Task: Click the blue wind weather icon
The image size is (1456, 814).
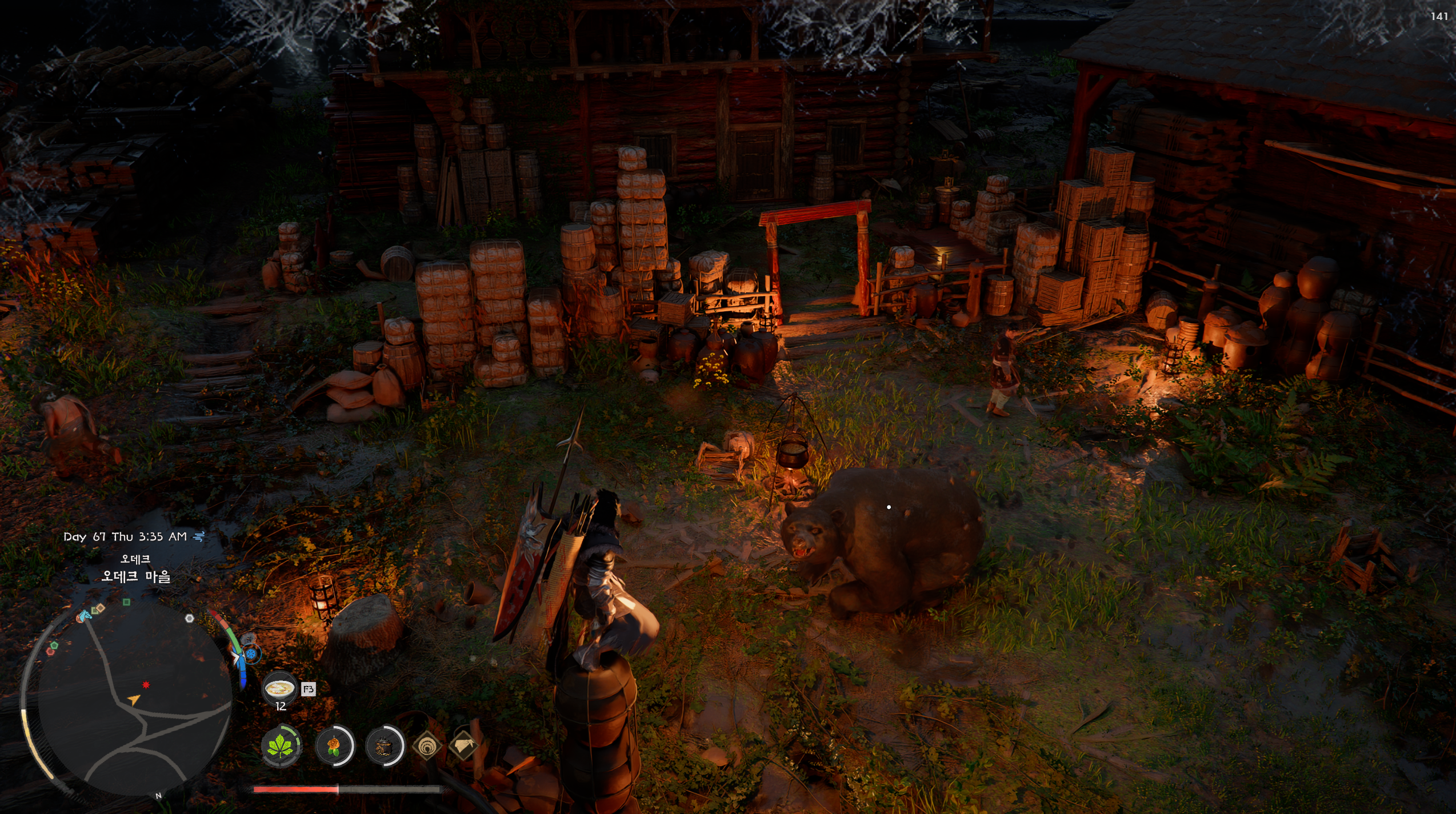Action: click(199, 536)
